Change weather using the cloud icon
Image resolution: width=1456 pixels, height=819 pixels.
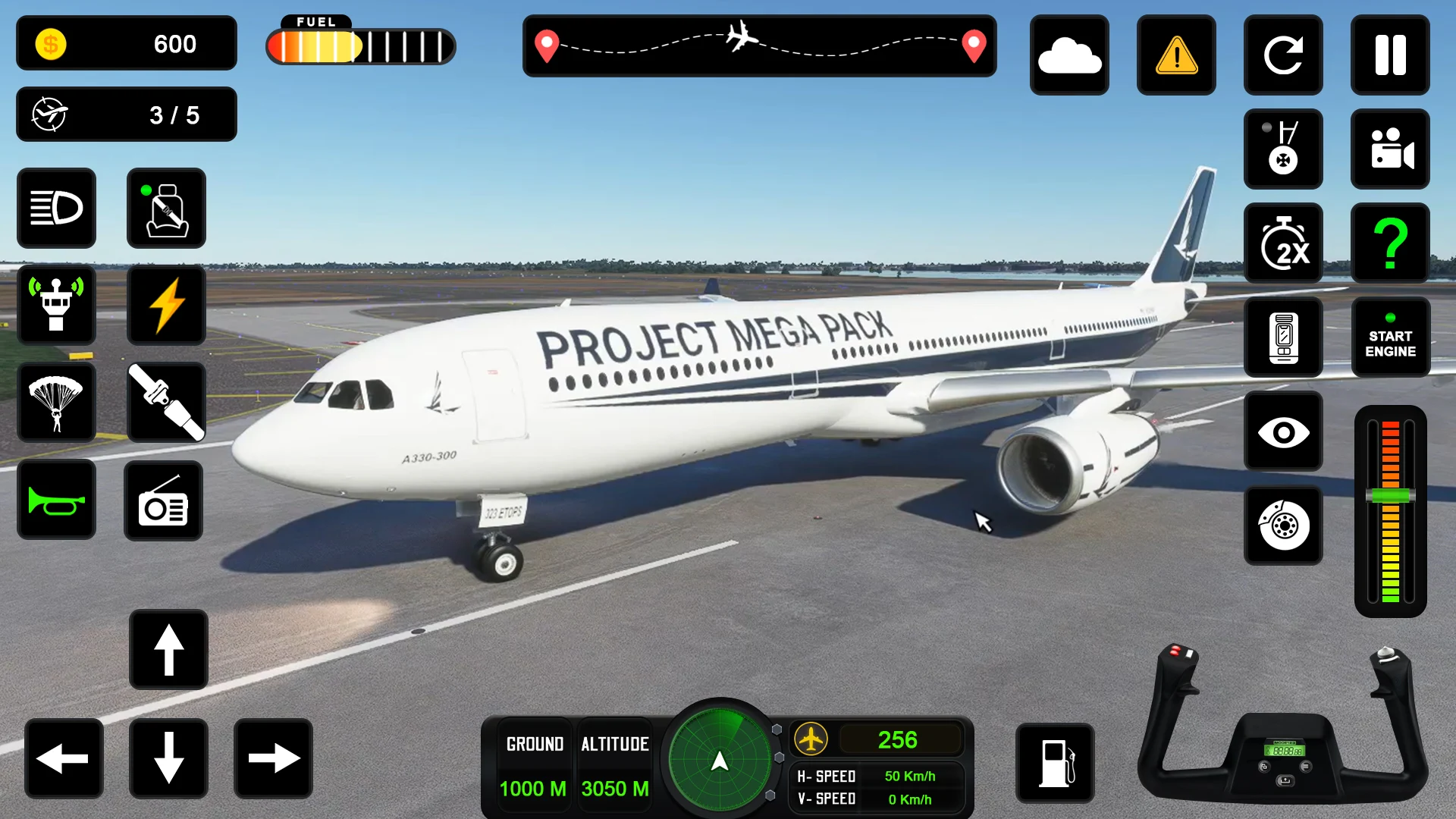tap(1069, 55)
